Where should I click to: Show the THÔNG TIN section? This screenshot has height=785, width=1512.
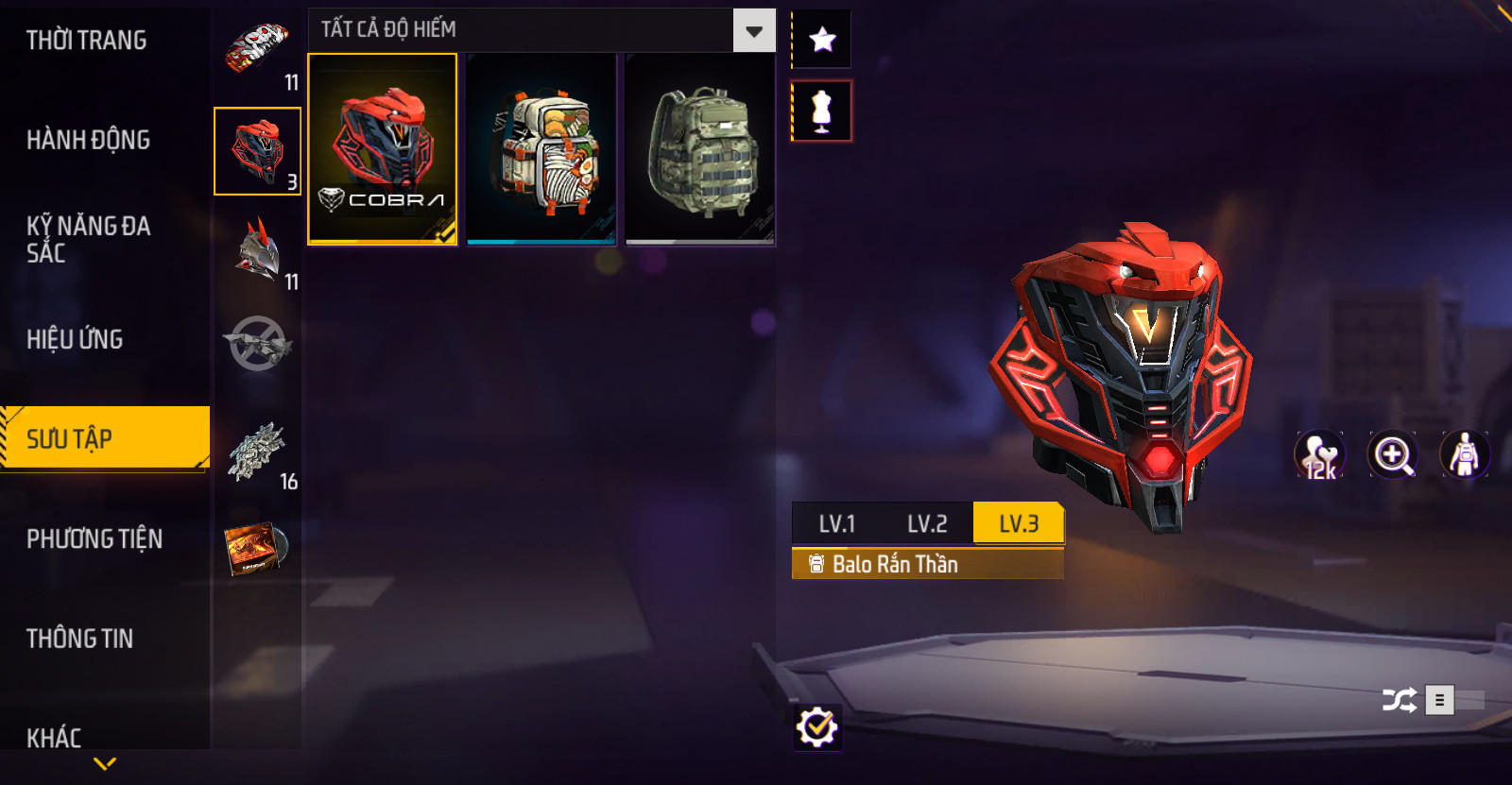(x=79, y=639)
